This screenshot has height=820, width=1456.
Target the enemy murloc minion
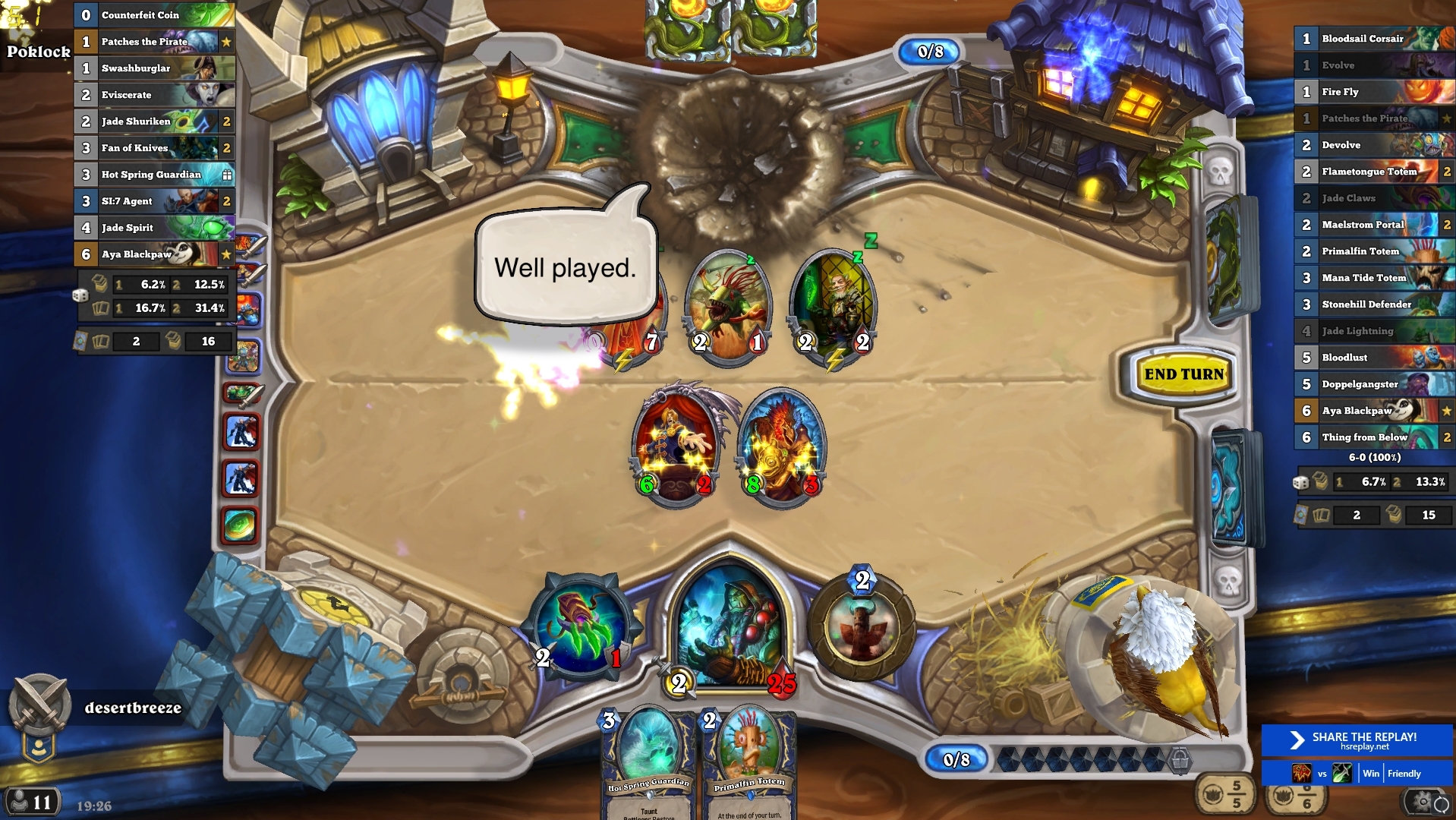point(728,307)
